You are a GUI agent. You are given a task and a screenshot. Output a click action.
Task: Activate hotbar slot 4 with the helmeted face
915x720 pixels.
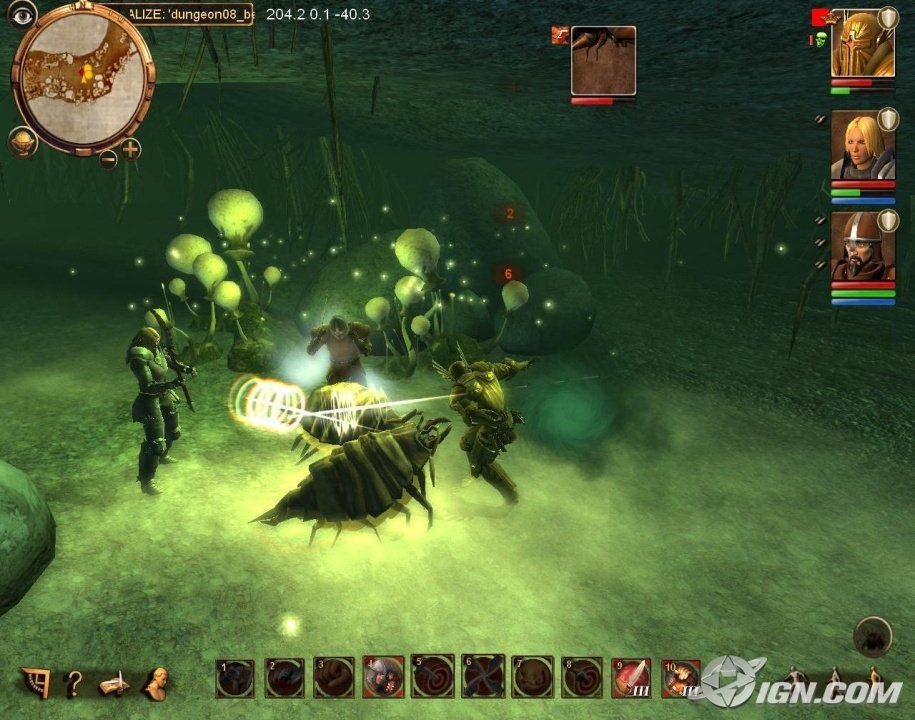tap(384, 677)
